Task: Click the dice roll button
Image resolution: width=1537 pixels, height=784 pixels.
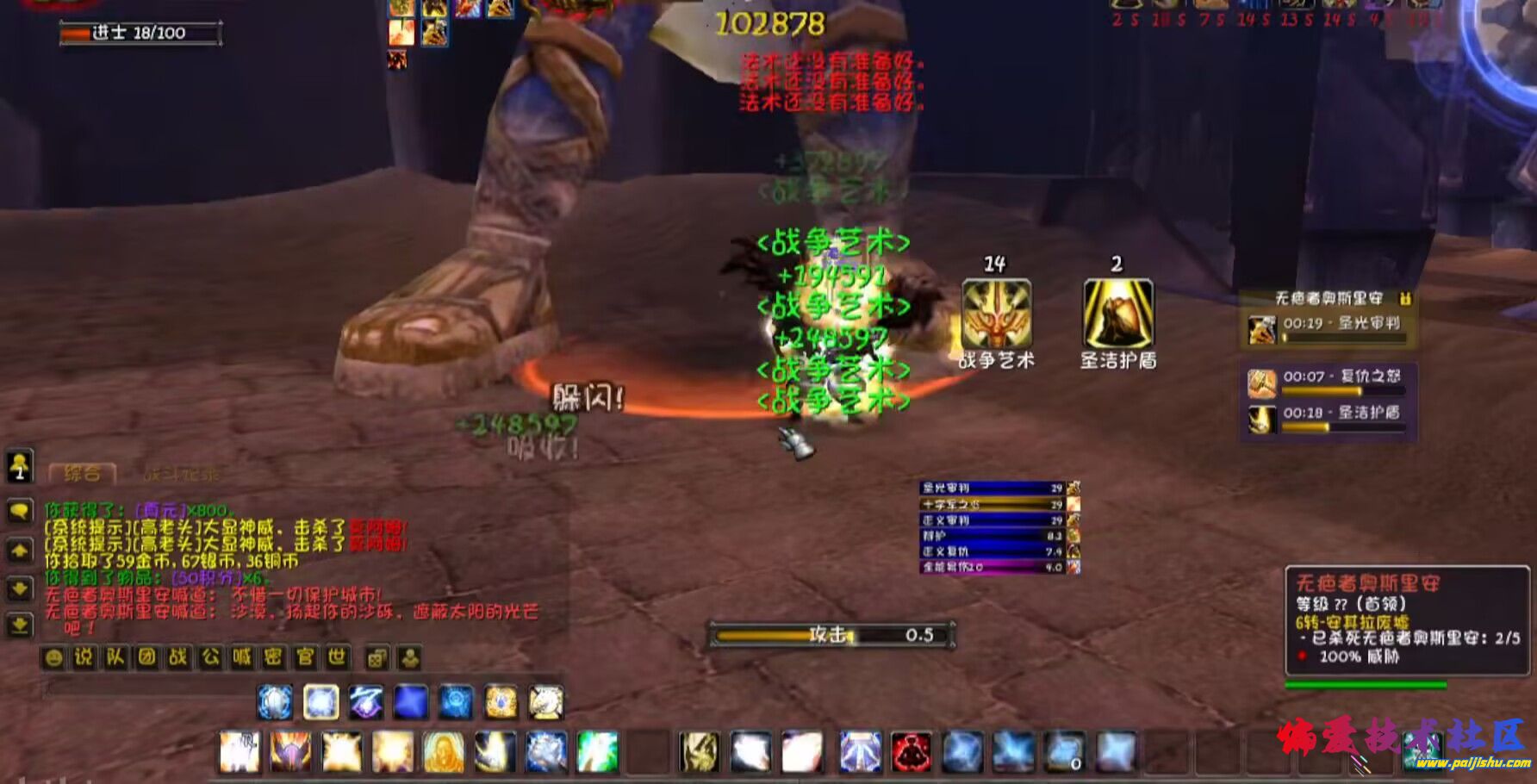Action: [376, 659]
